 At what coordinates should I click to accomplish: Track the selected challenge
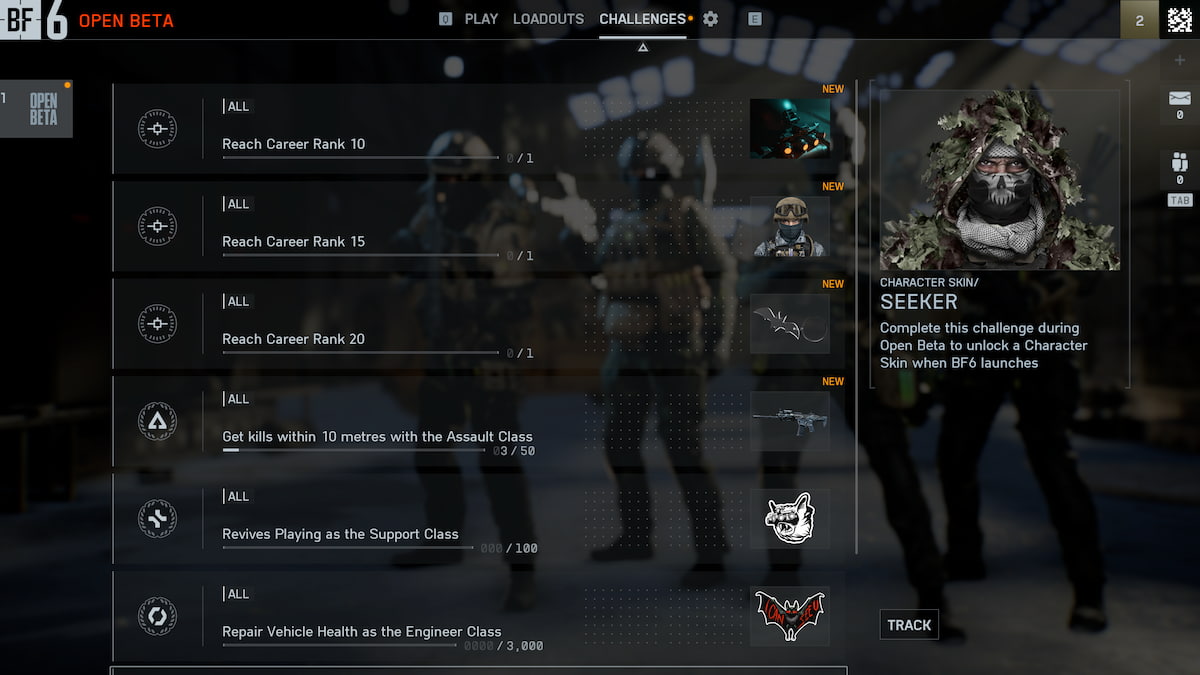click(909, 625)
